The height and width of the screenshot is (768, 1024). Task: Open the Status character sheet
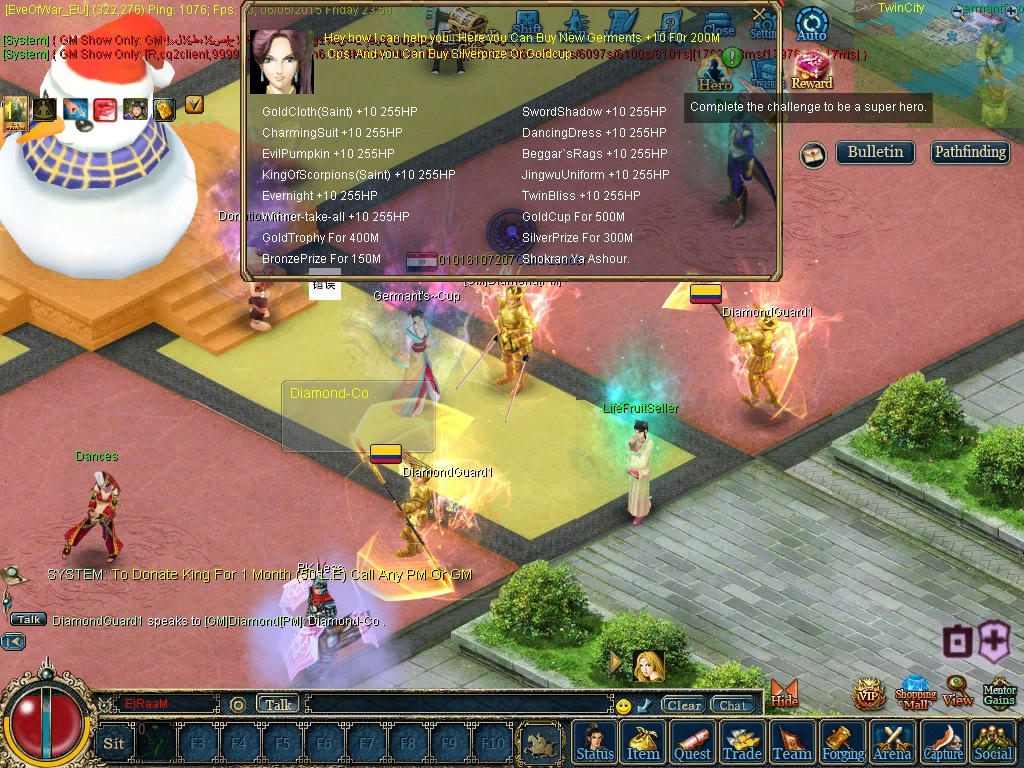[595, 742]
